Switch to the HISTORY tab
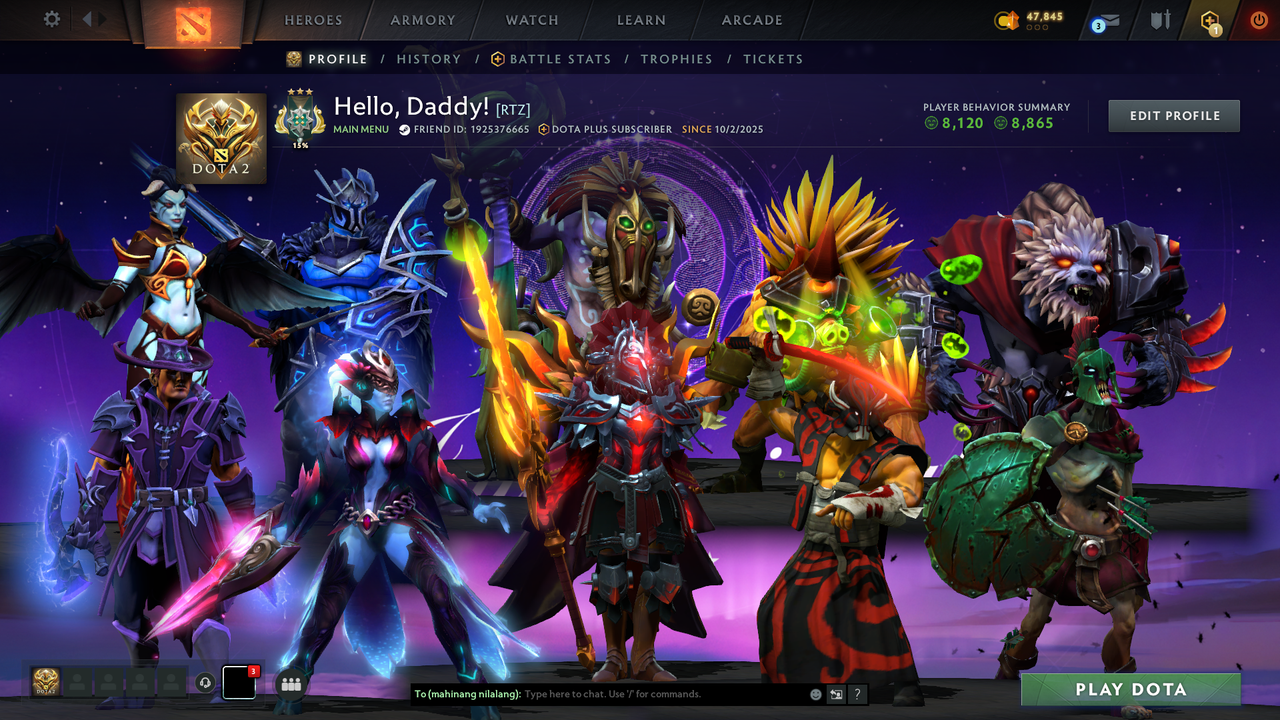The image size is (1280, 720). [429, 59]
